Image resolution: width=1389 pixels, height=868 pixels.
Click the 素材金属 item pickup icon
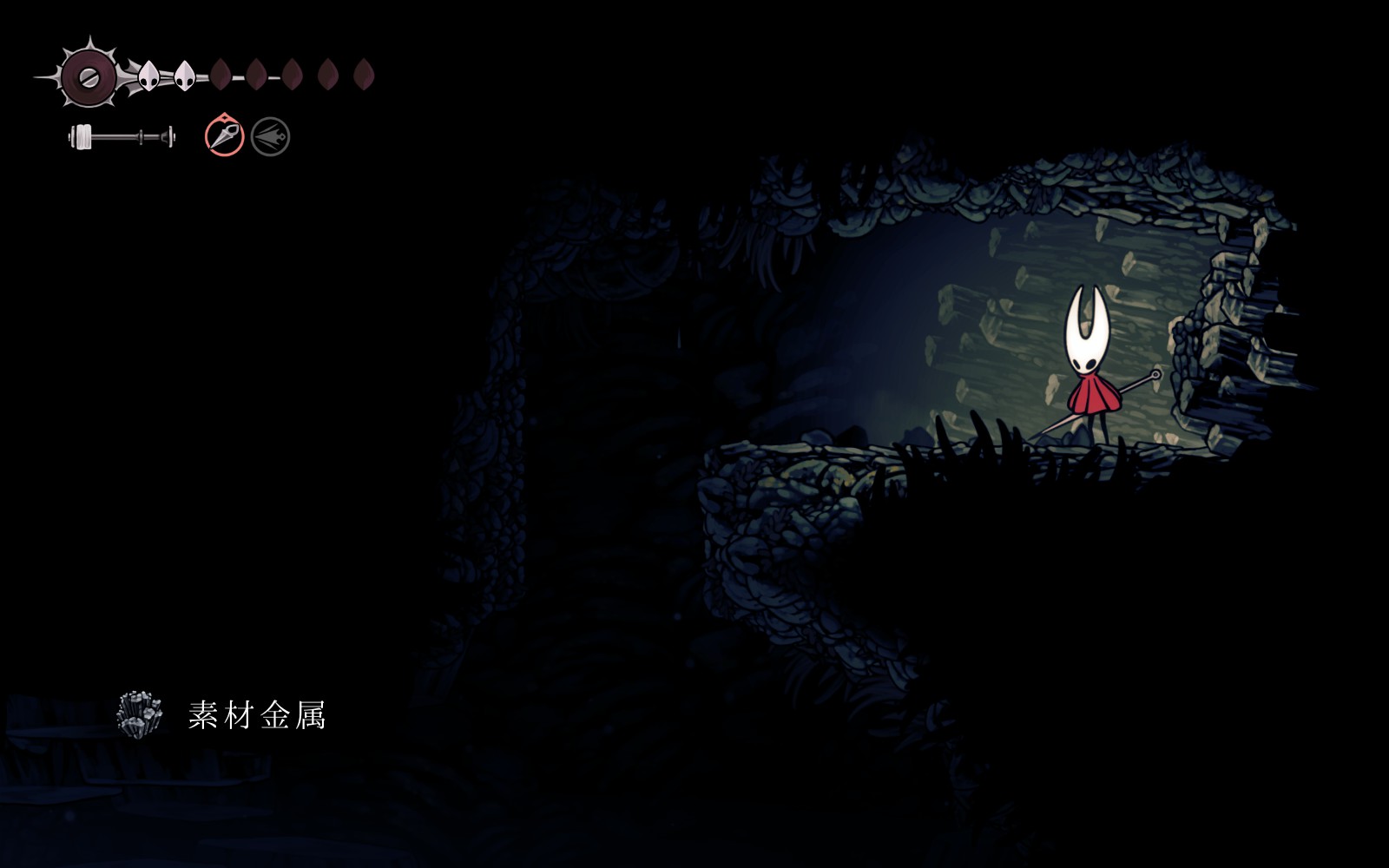pos(140,714)
